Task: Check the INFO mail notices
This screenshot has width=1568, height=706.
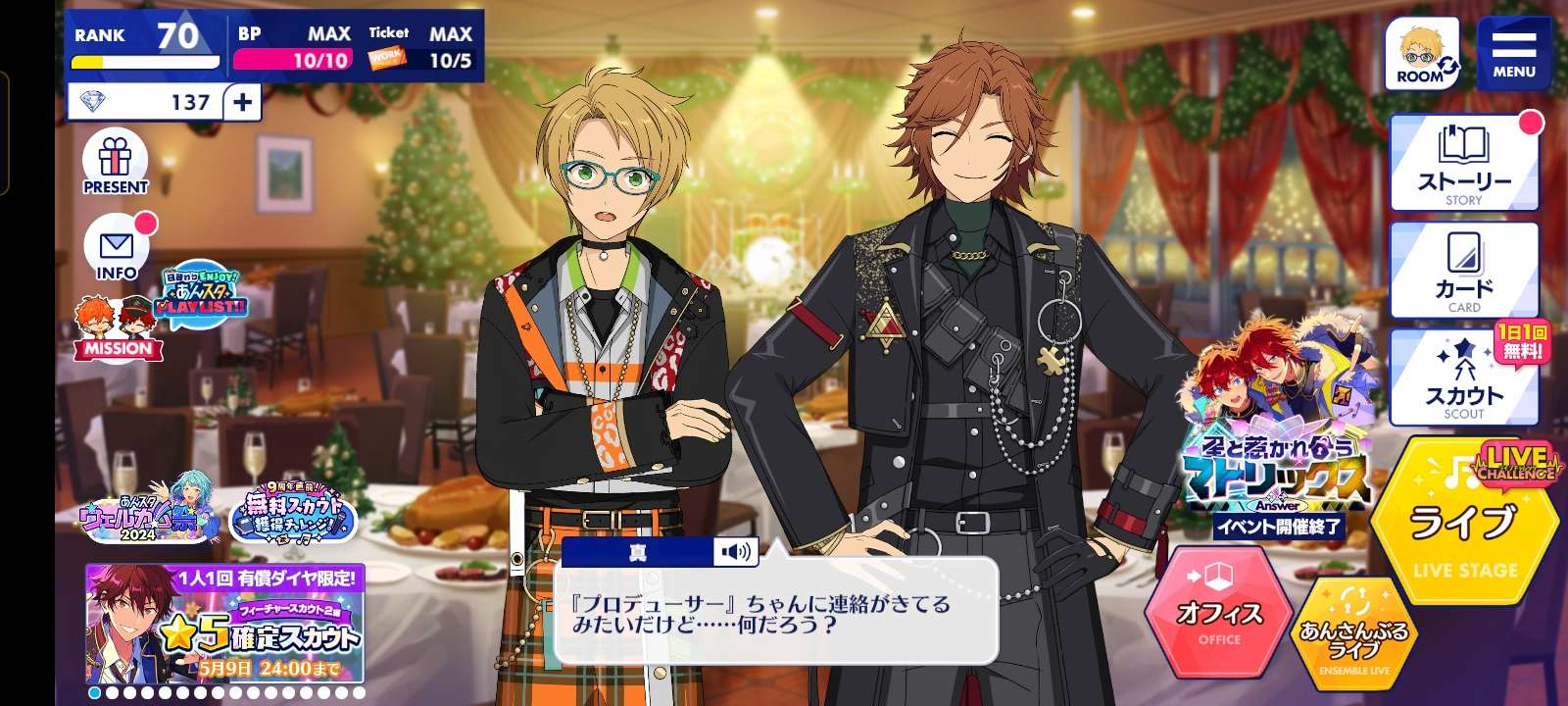Action: click(117, 249)
